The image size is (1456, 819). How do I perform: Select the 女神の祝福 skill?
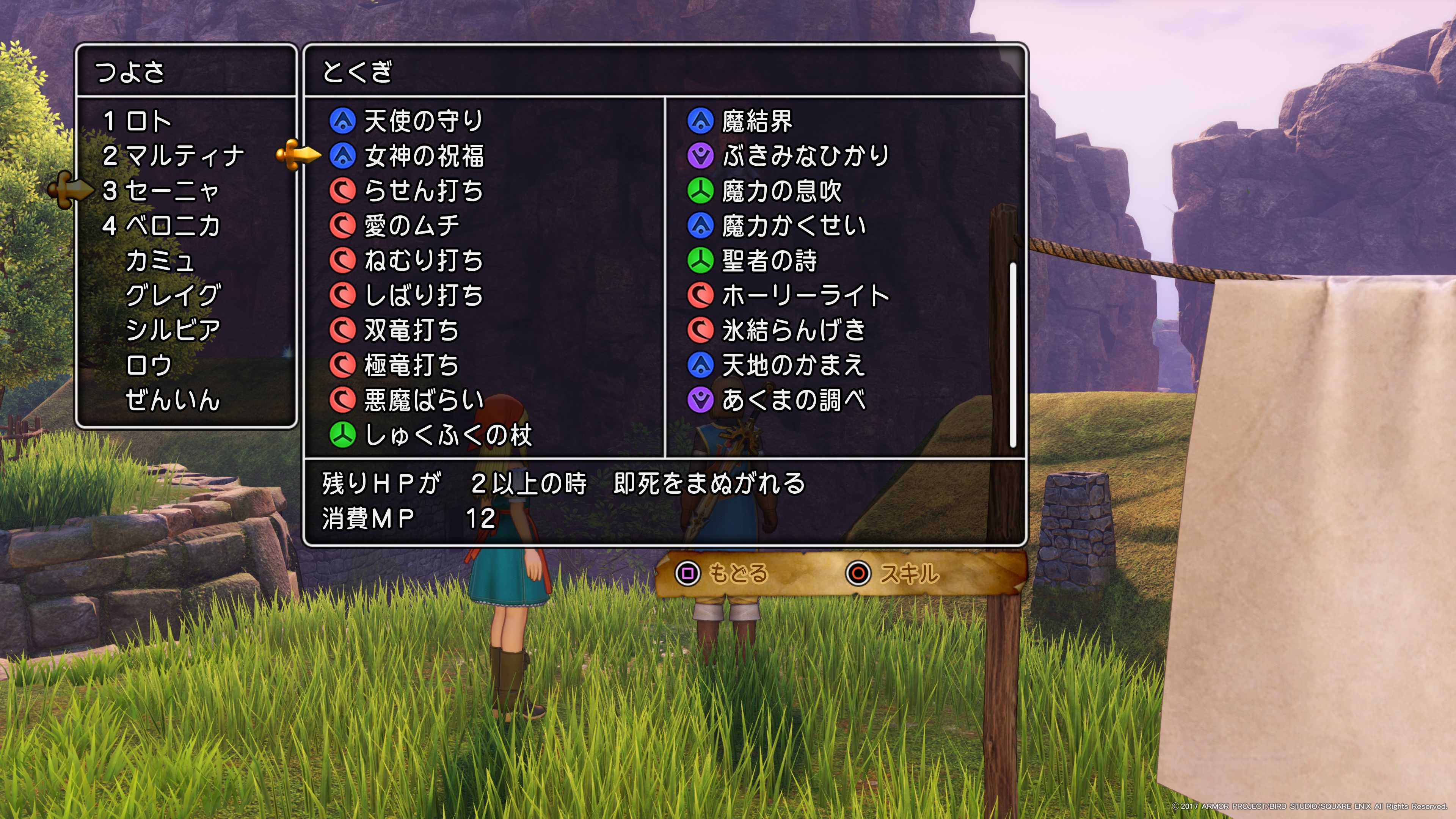424,157
